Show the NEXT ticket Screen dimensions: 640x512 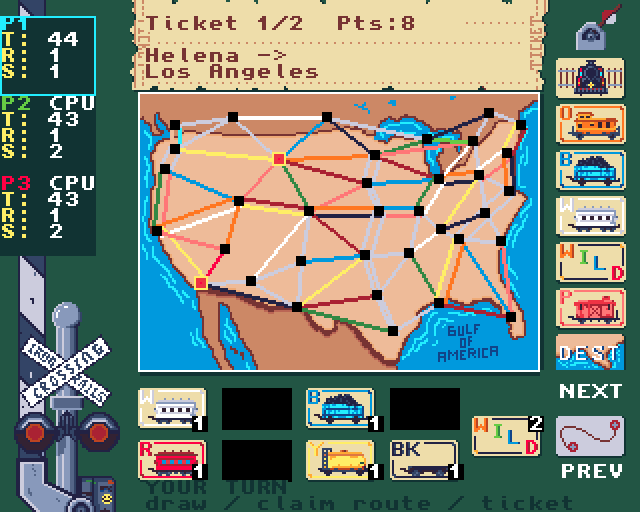590,391
